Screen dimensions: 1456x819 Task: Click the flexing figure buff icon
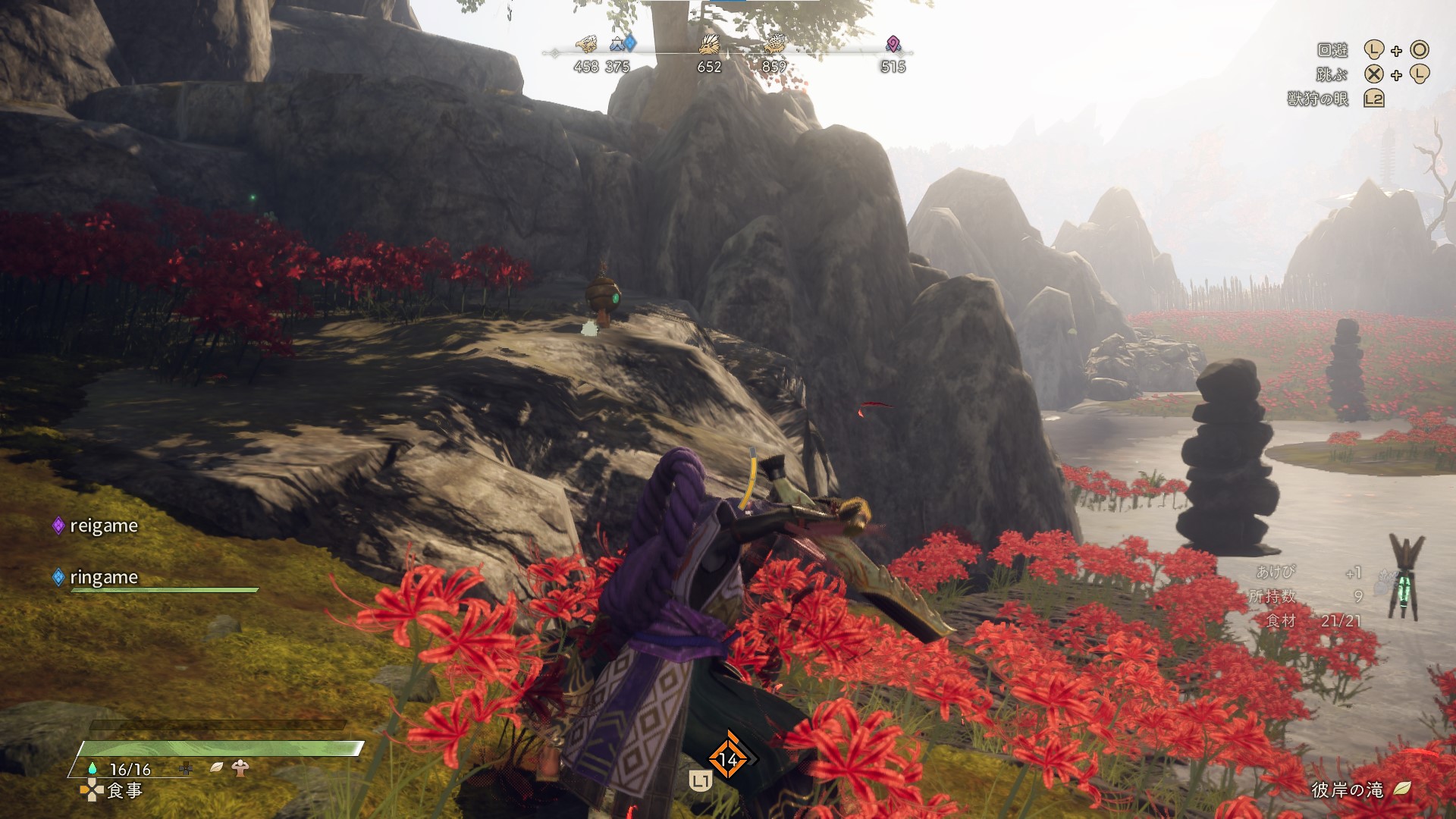click(240, 767)
